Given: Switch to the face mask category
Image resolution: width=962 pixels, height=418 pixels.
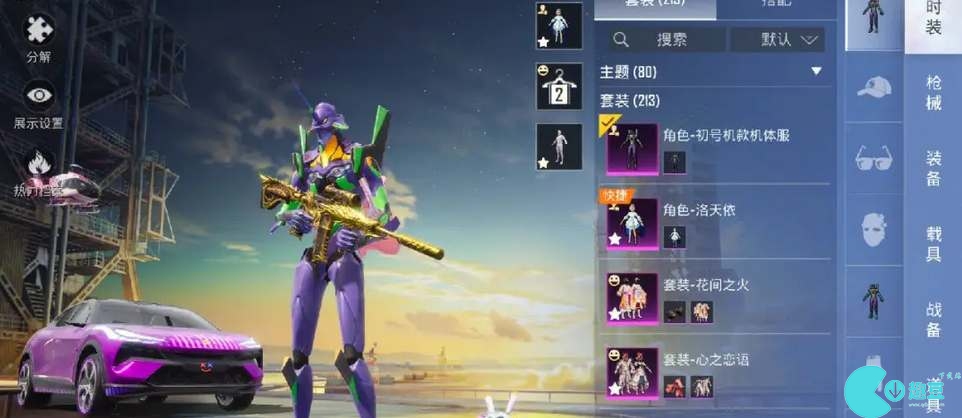Looking at the screenshot, I should tap(874, 229).
